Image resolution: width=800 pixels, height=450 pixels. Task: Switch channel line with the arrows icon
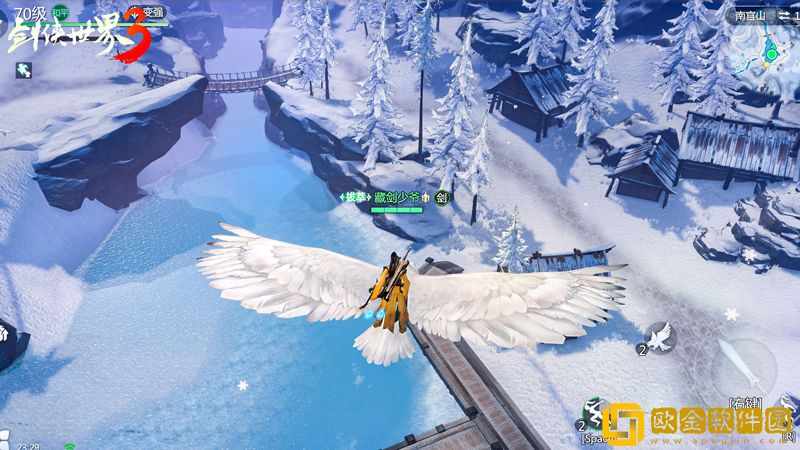(x=786, y=15)
